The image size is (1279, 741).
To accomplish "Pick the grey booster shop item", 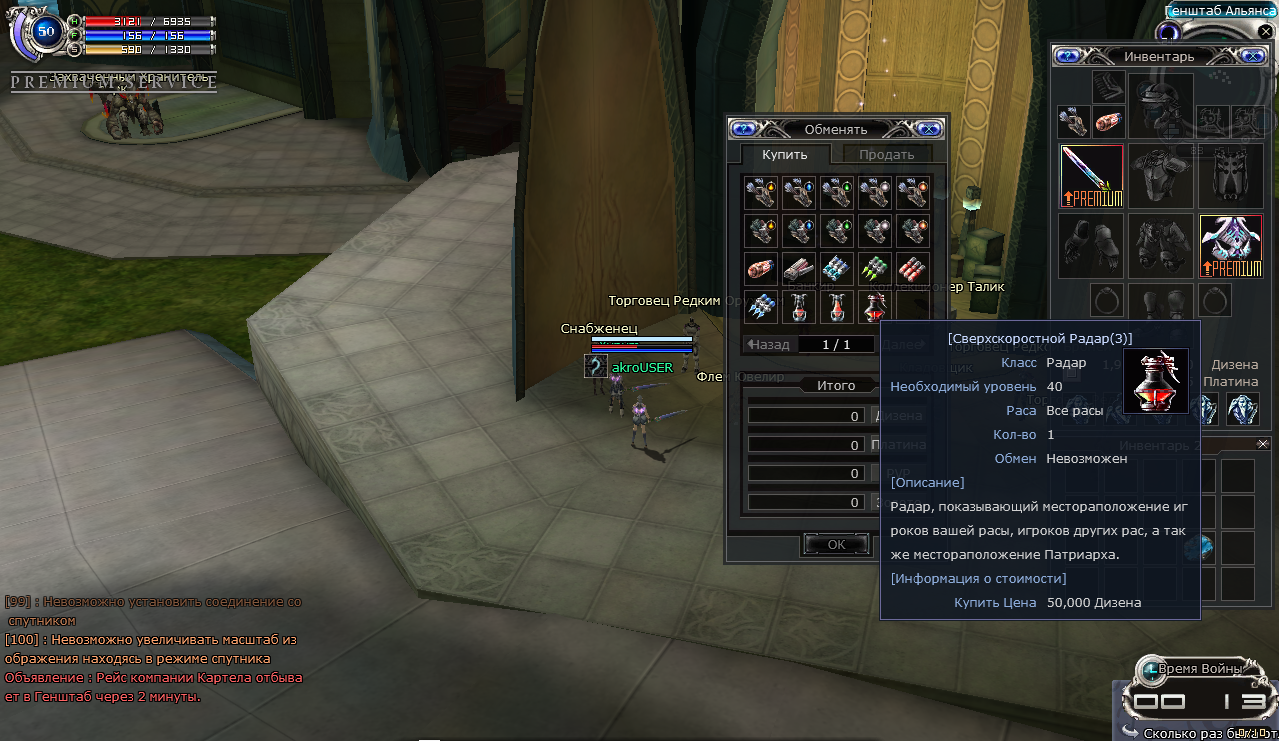I will tap(798, 269).
